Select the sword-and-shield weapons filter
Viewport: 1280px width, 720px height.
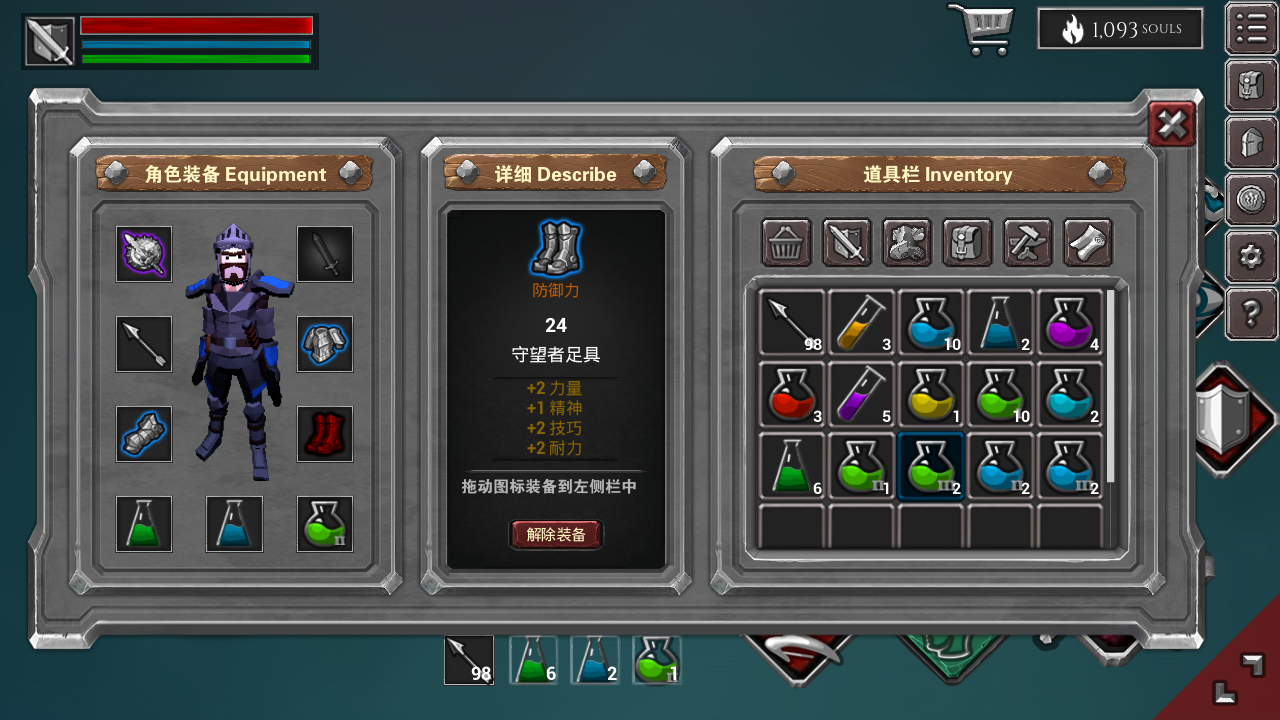[x=846, y=242]
